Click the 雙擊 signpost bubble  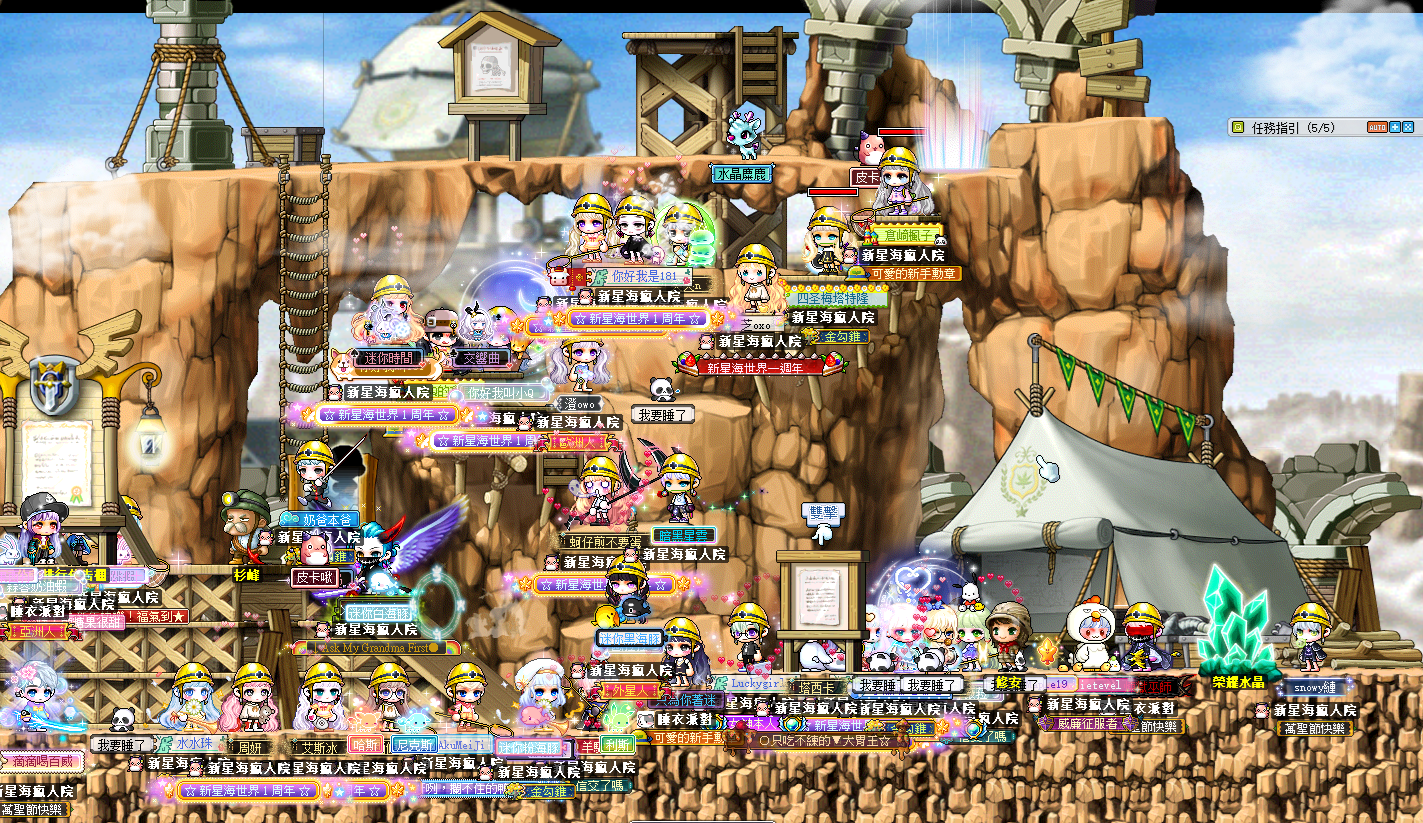[x=823, y=510]
